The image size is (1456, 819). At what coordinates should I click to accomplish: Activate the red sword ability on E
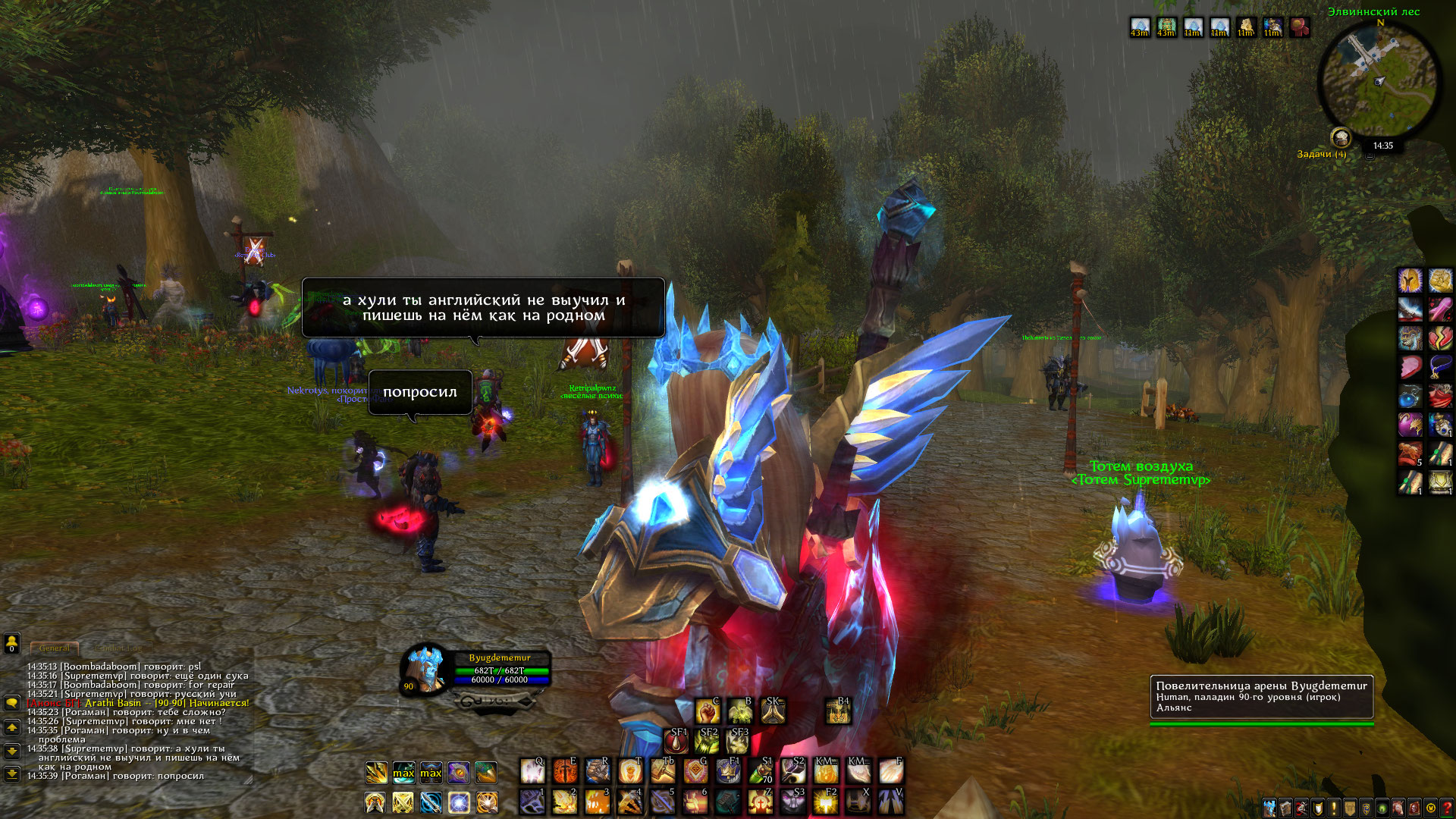[565, 772]
